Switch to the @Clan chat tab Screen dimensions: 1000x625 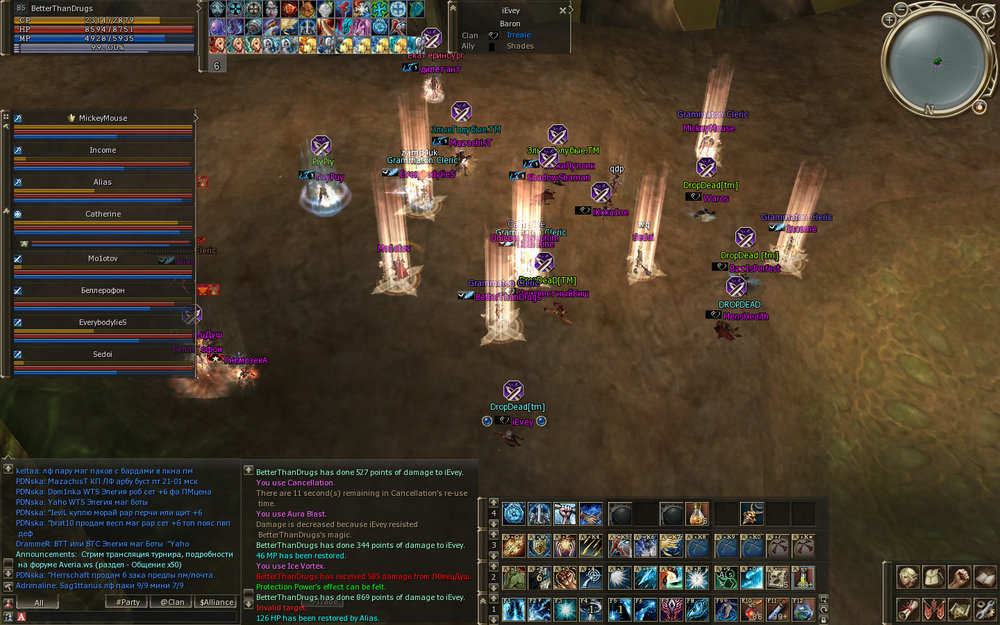172,602
